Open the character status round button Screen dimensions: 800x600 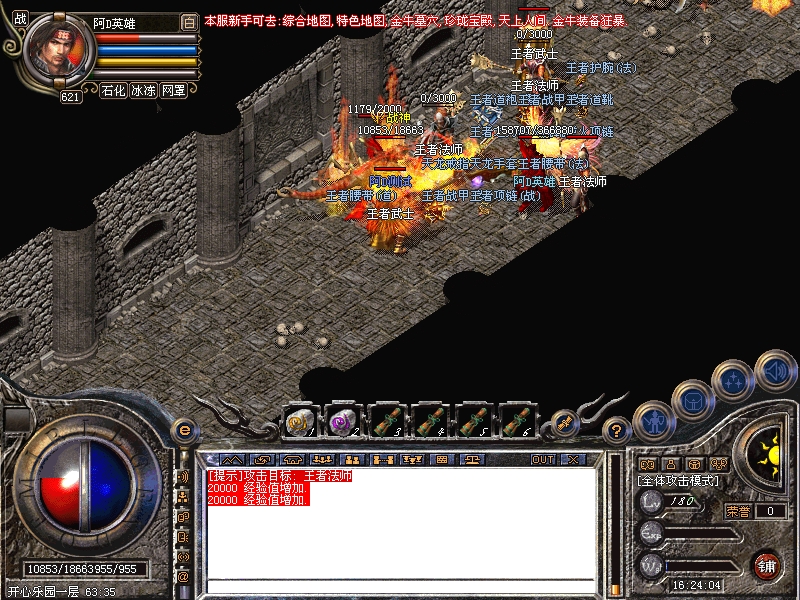click(x=652, y=421)
